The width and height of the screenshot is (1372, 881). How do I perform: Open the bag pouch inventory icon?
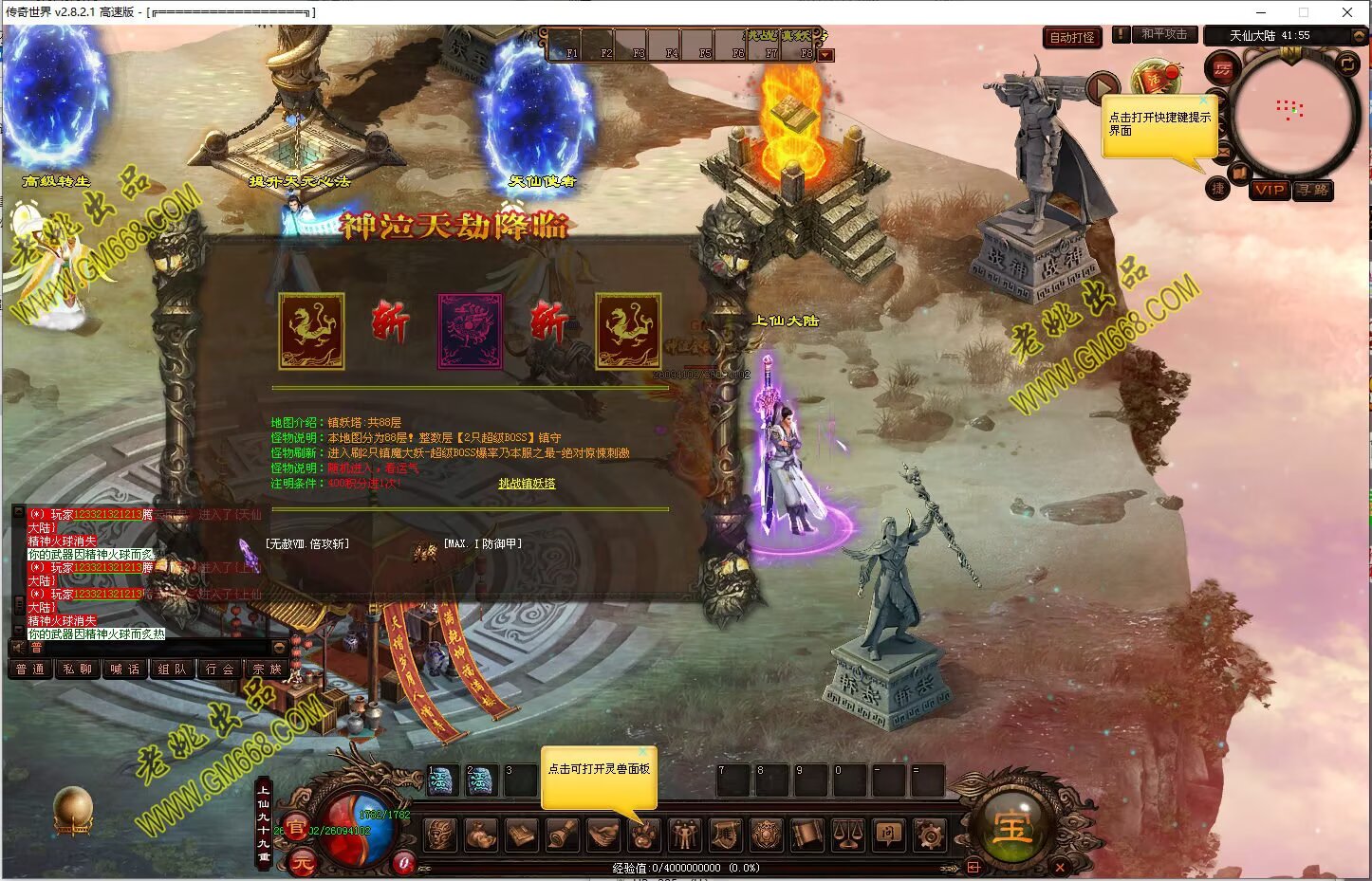480,835
